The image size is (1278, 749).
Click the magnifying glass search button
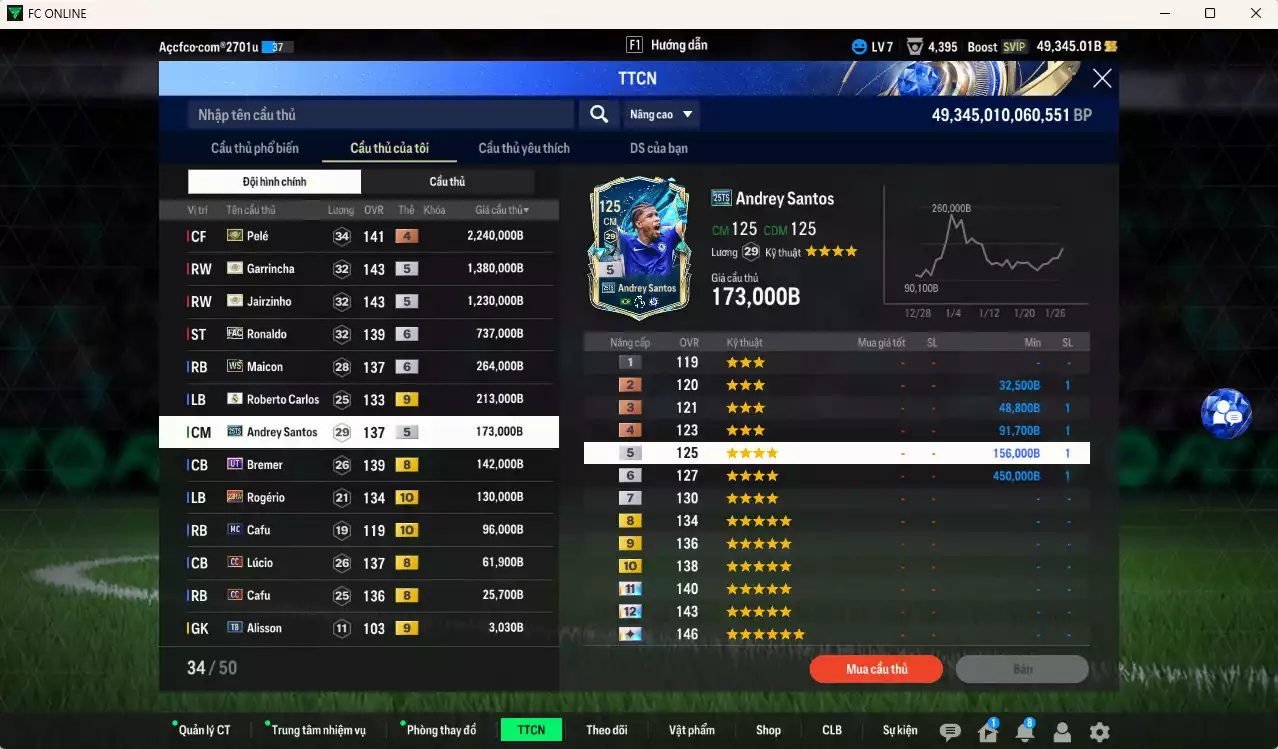[x=598, y=115]
